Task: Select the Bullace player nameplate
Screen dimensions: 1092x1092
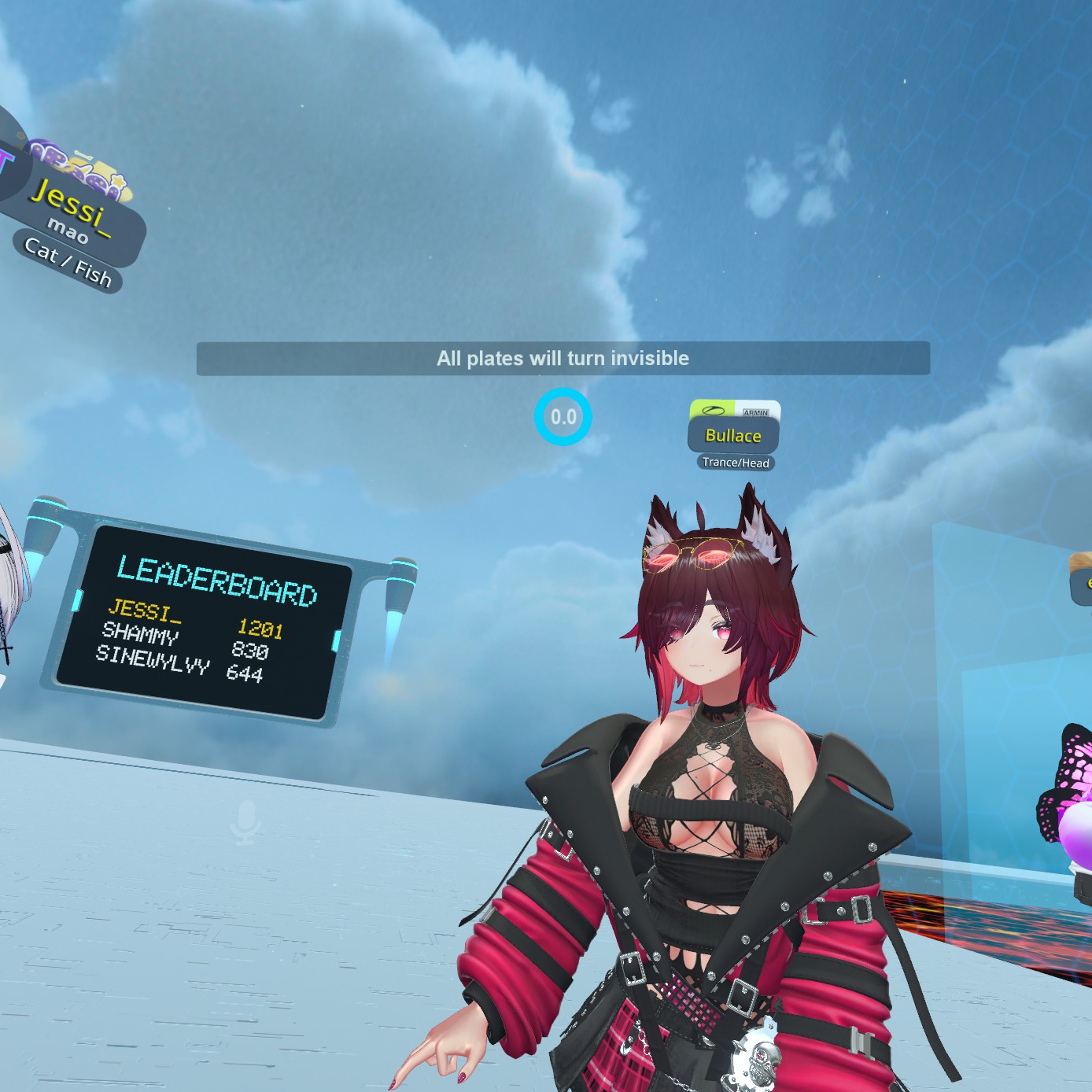Action: (x=733, y=435)
